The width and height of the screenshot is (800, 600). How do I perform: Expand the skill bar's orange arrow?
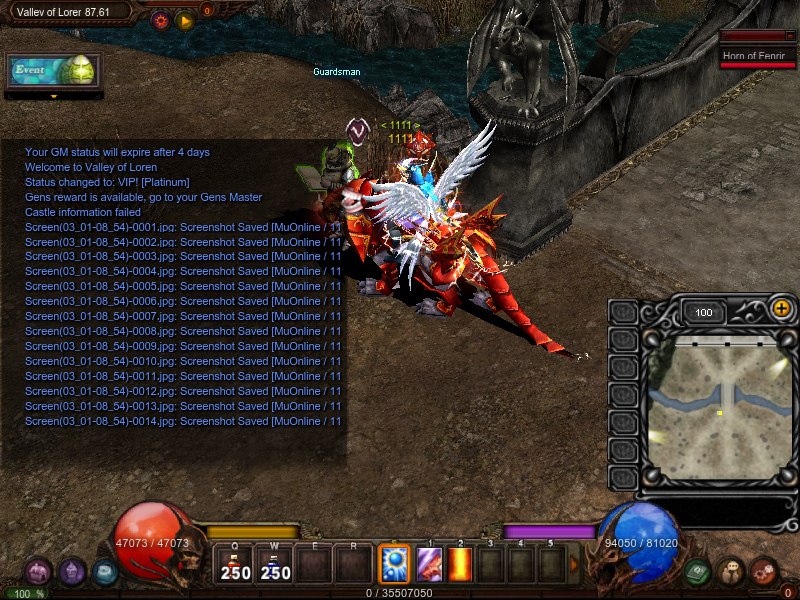point(574,565)
